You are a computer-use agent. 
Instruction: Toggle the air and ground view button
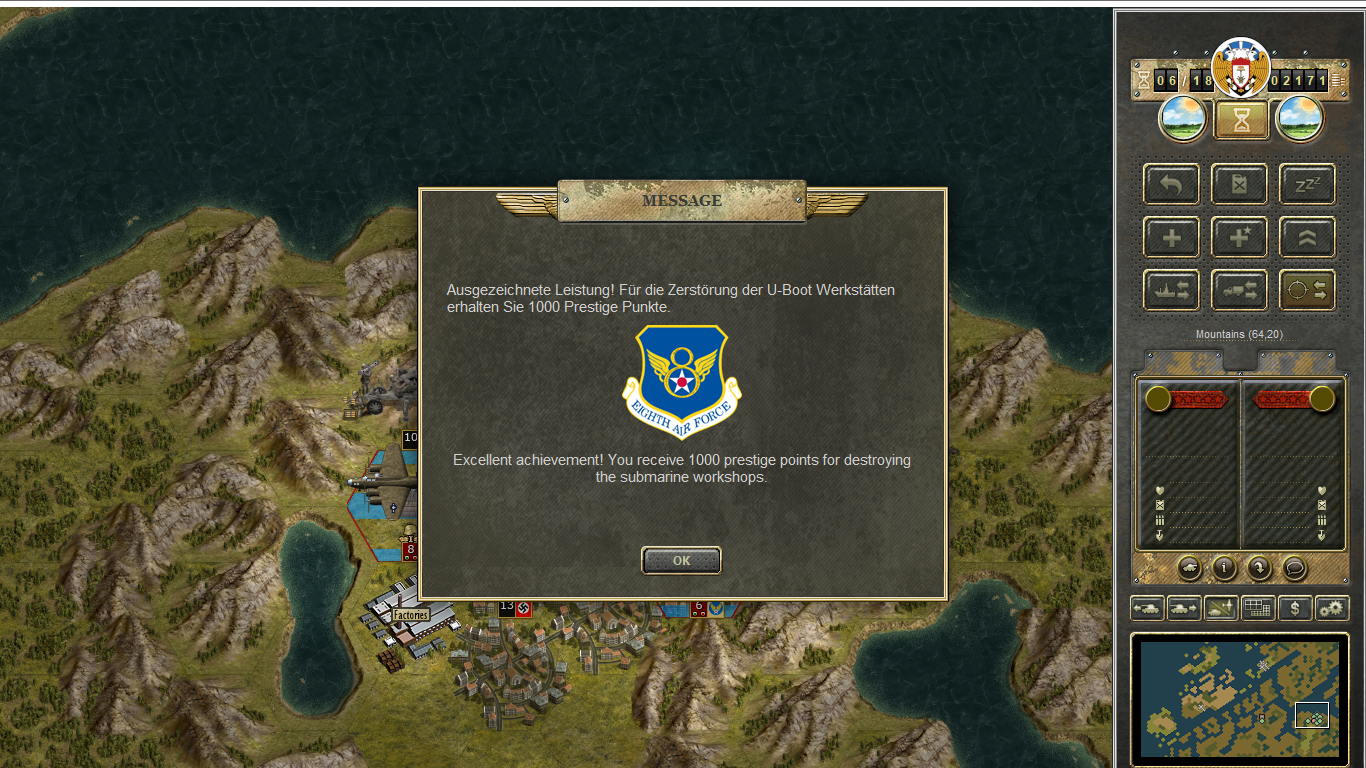[1221, 607]
